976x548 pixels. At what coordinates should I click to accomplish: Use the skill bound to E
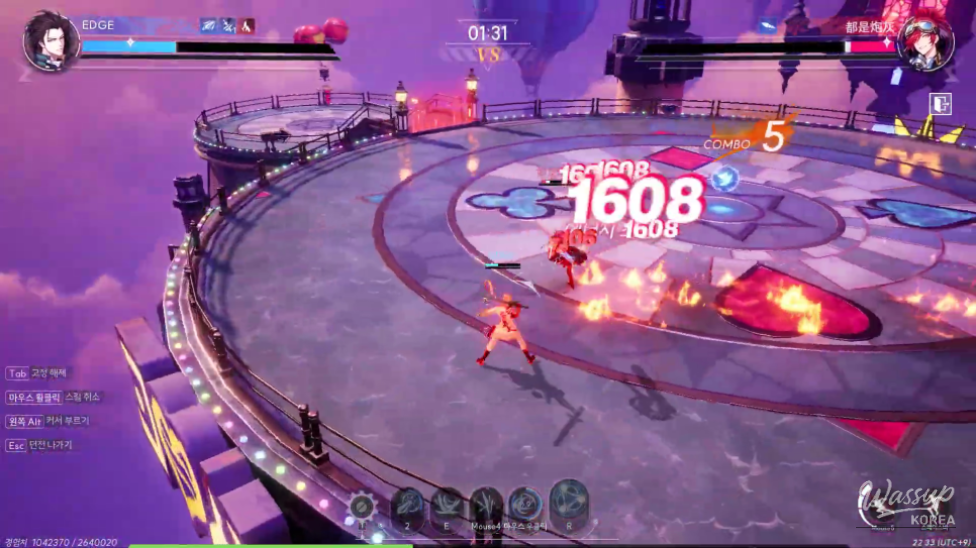[x=447, y=506]
